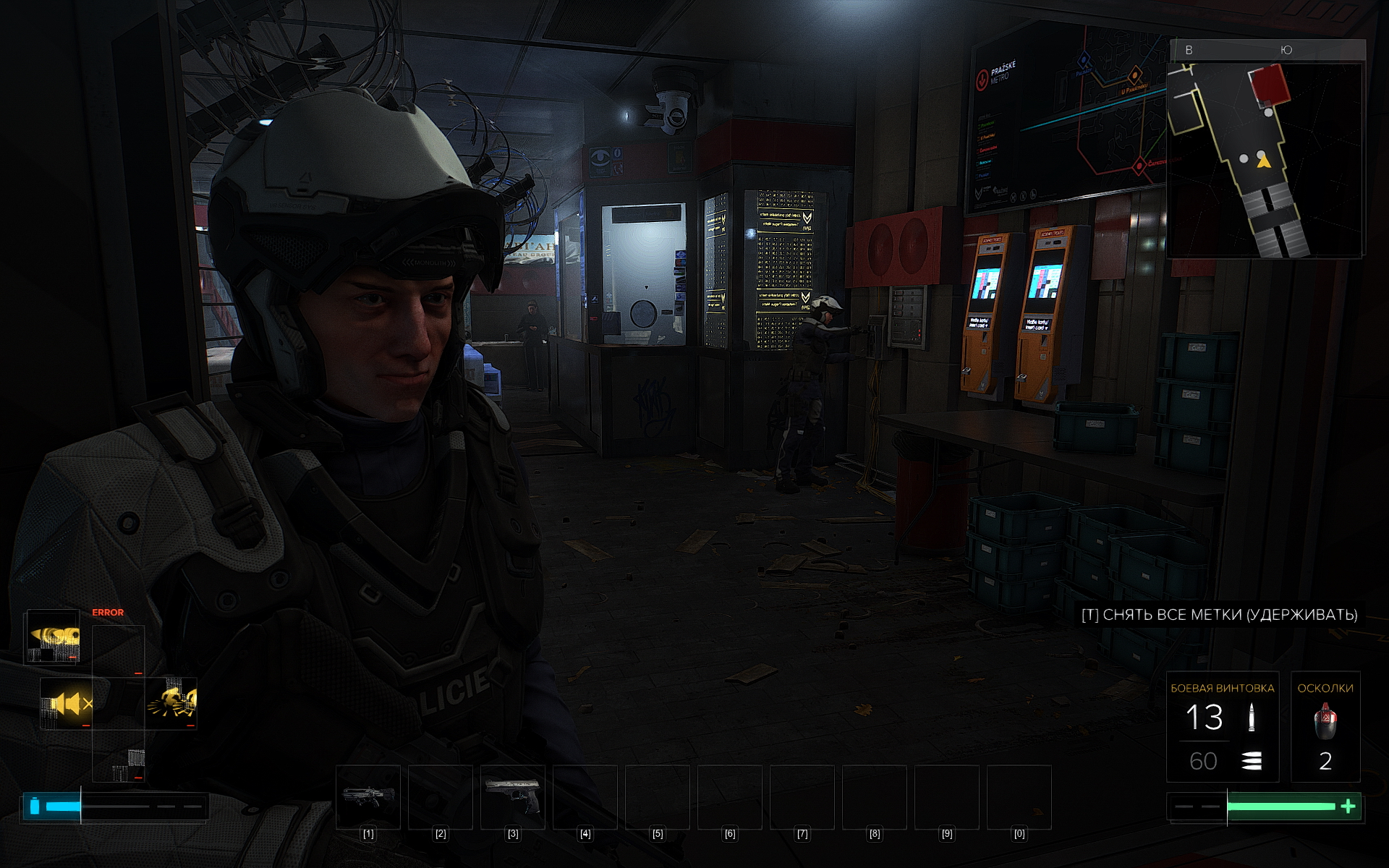Select the combat rifle in hotbar slot 1
Viewport: 1389px width, 868px height.
click(368, 796)
